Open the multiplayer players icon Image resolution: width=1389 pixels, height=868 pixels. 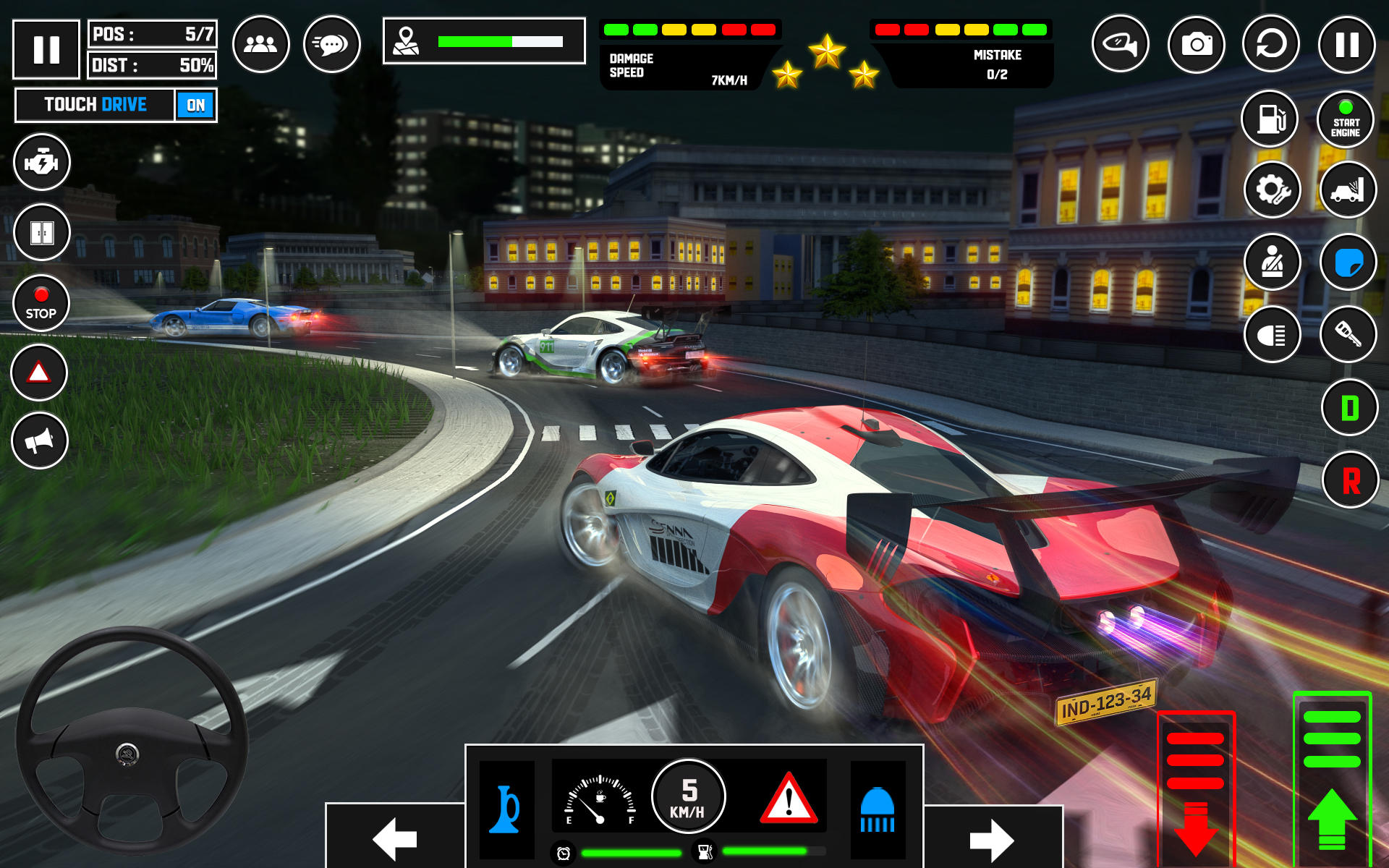tap(260, 45)
